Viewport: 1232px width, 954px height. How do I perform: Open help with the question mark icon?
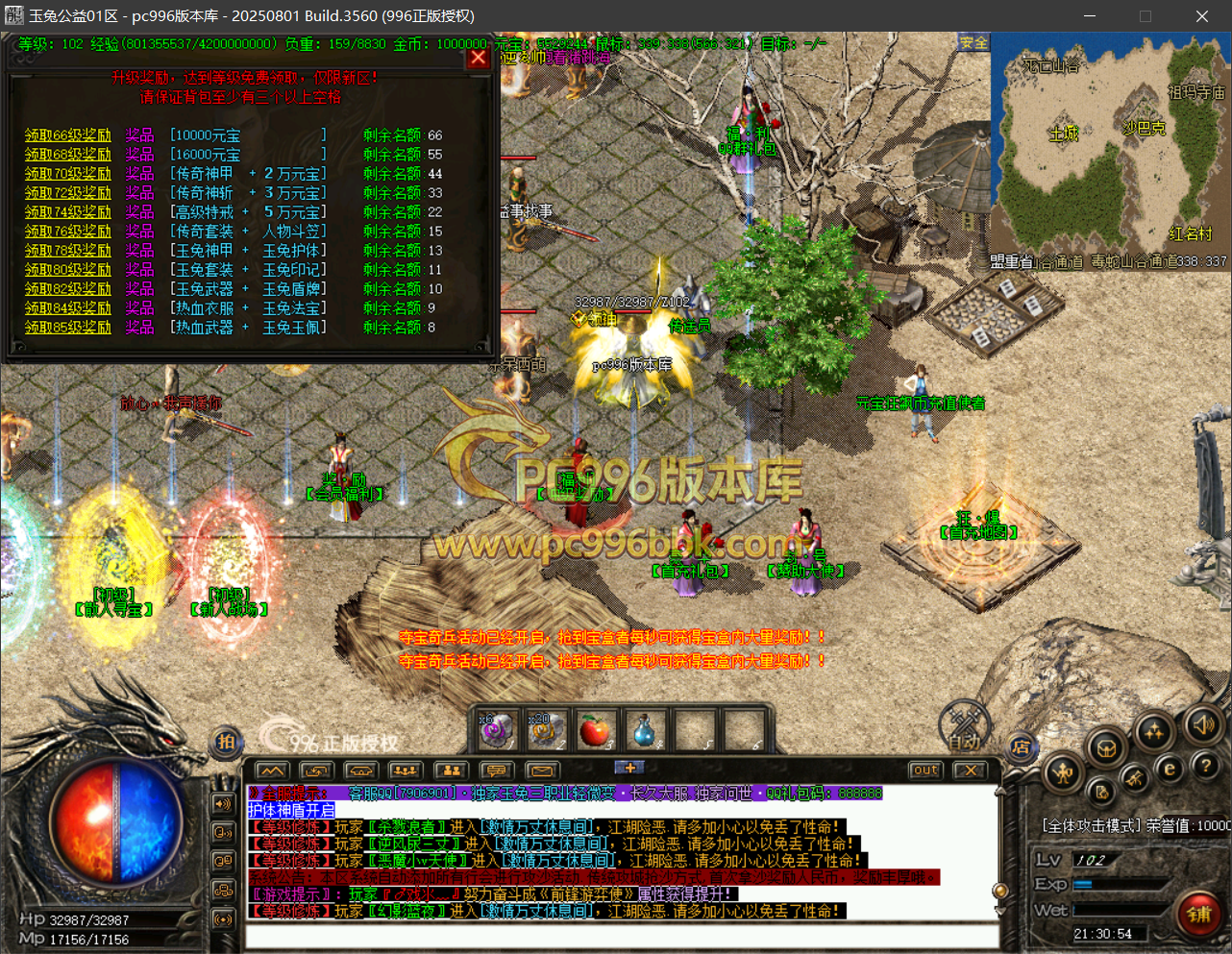[x=1205, y=766]
